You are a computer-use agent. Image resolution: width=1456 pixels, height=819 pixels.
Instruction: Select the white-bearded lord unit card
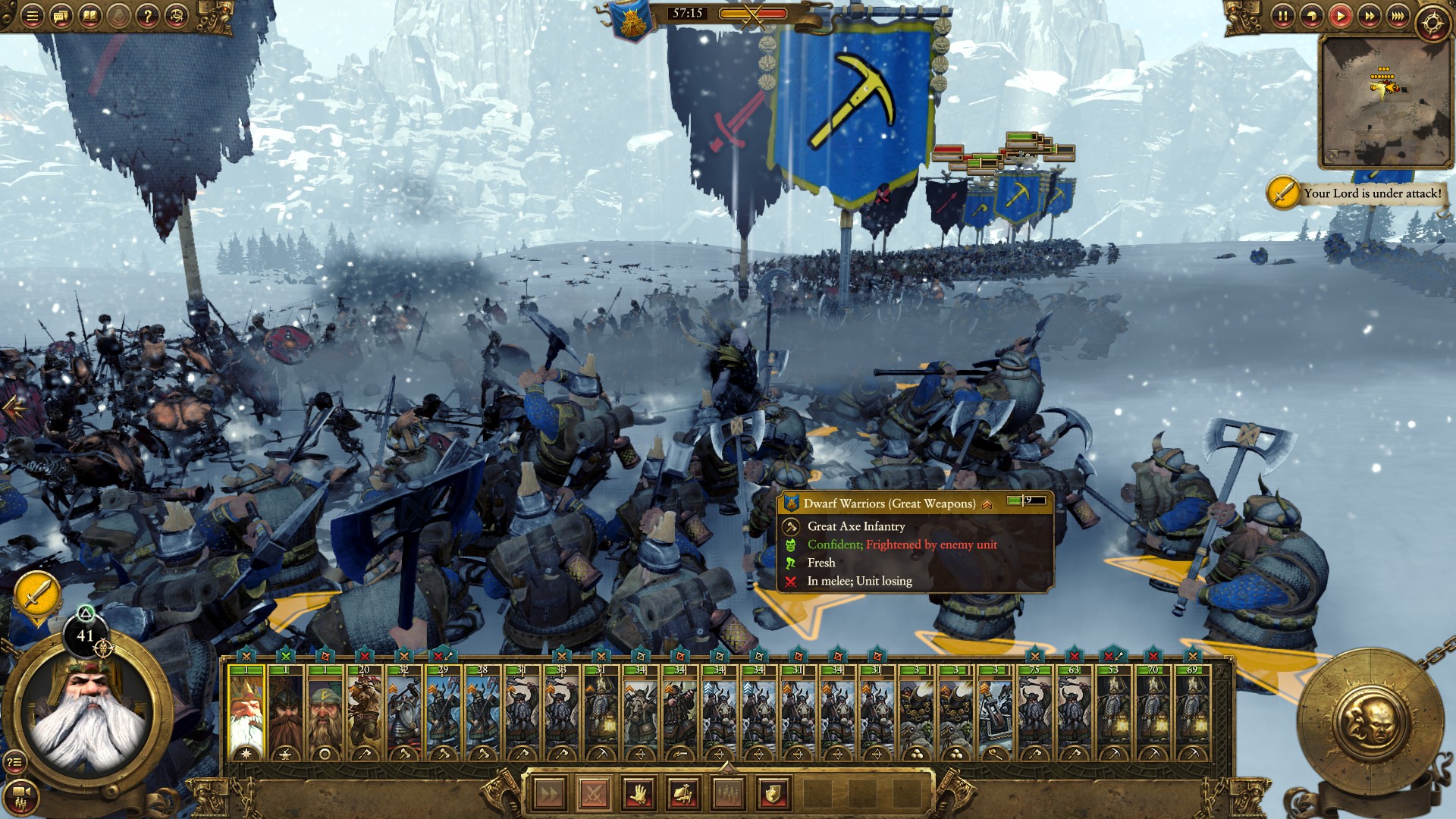246,713
